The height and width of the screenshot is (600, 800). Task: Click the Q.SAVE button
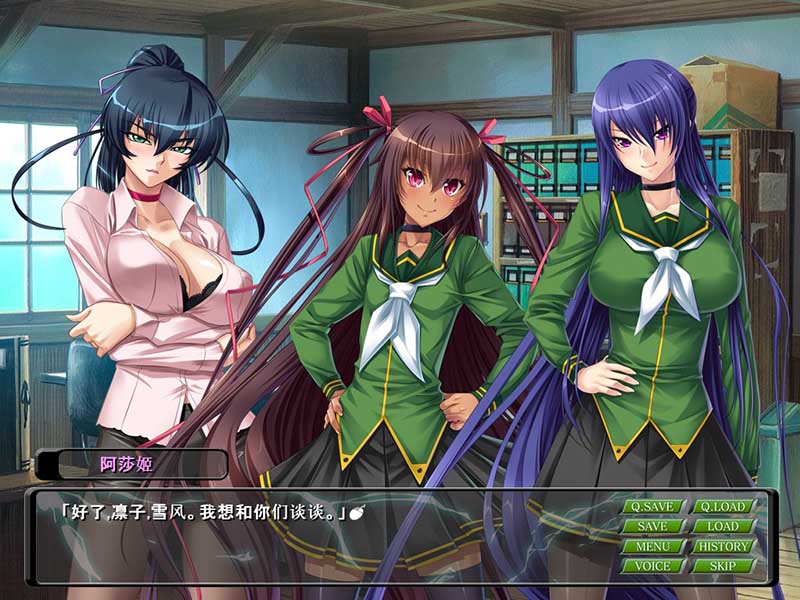652,506
